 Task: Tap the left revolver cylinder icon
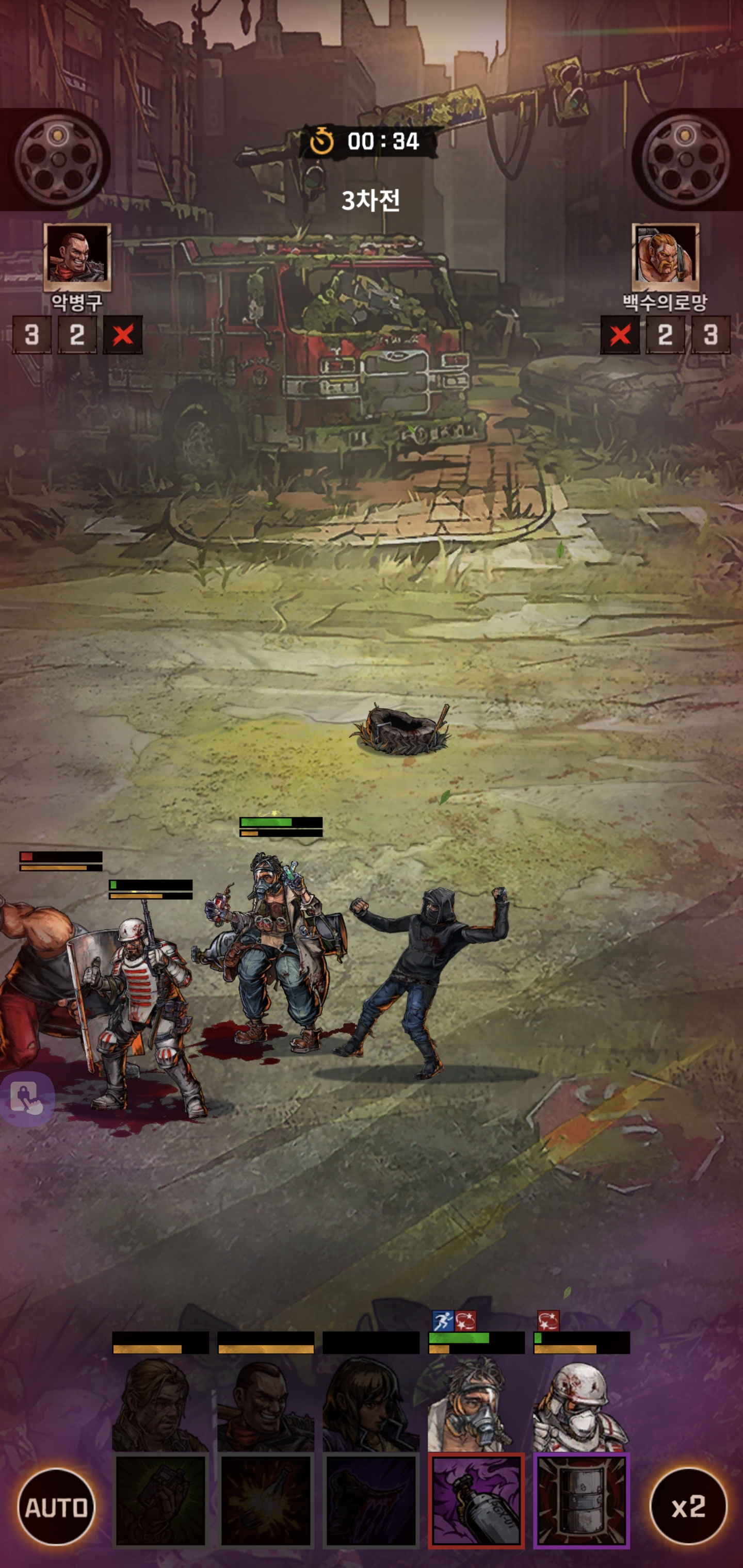pyautogui.click(x=59, y=158)
